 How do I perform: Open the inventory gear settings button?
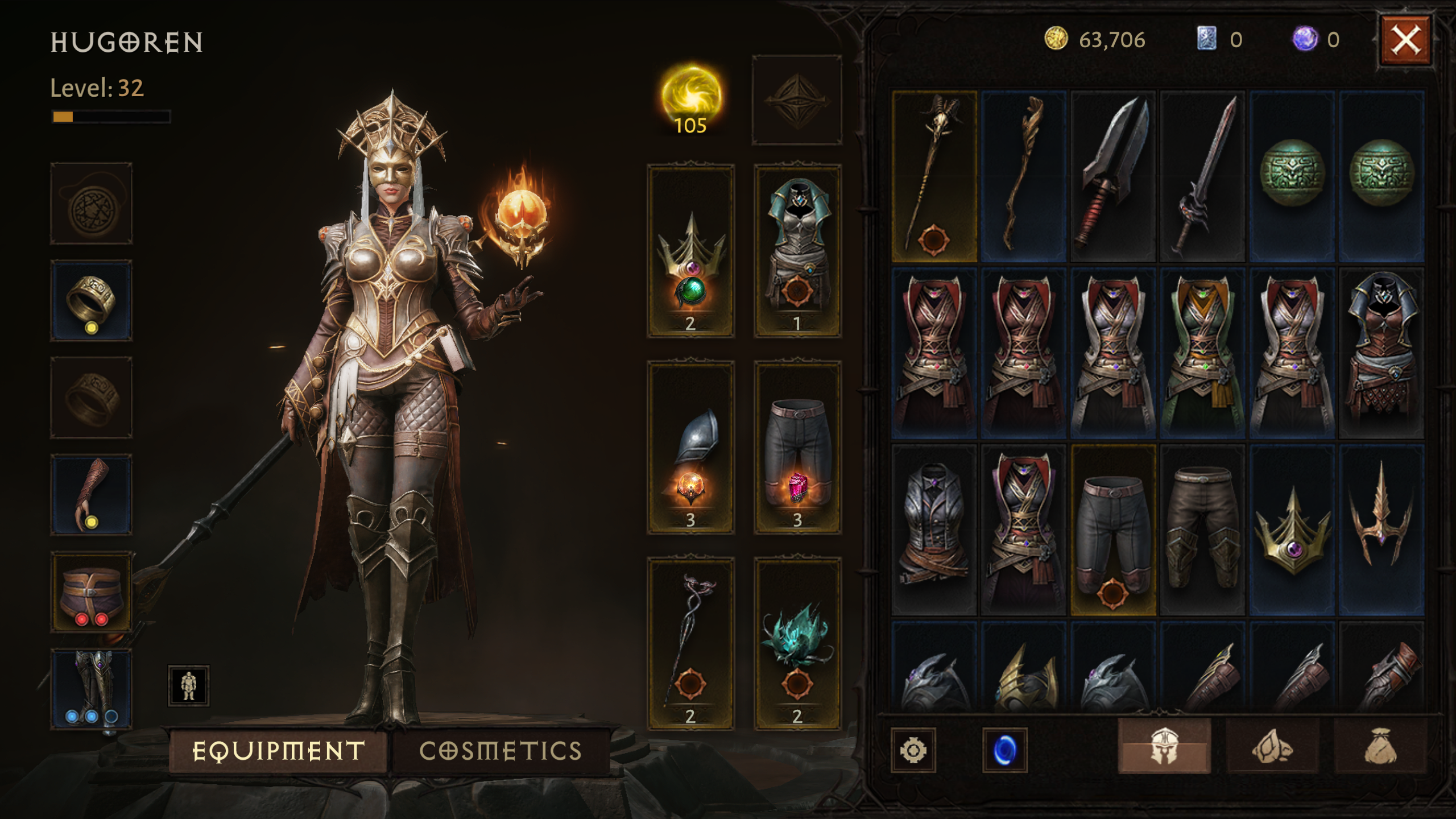[x=913, y=750]
